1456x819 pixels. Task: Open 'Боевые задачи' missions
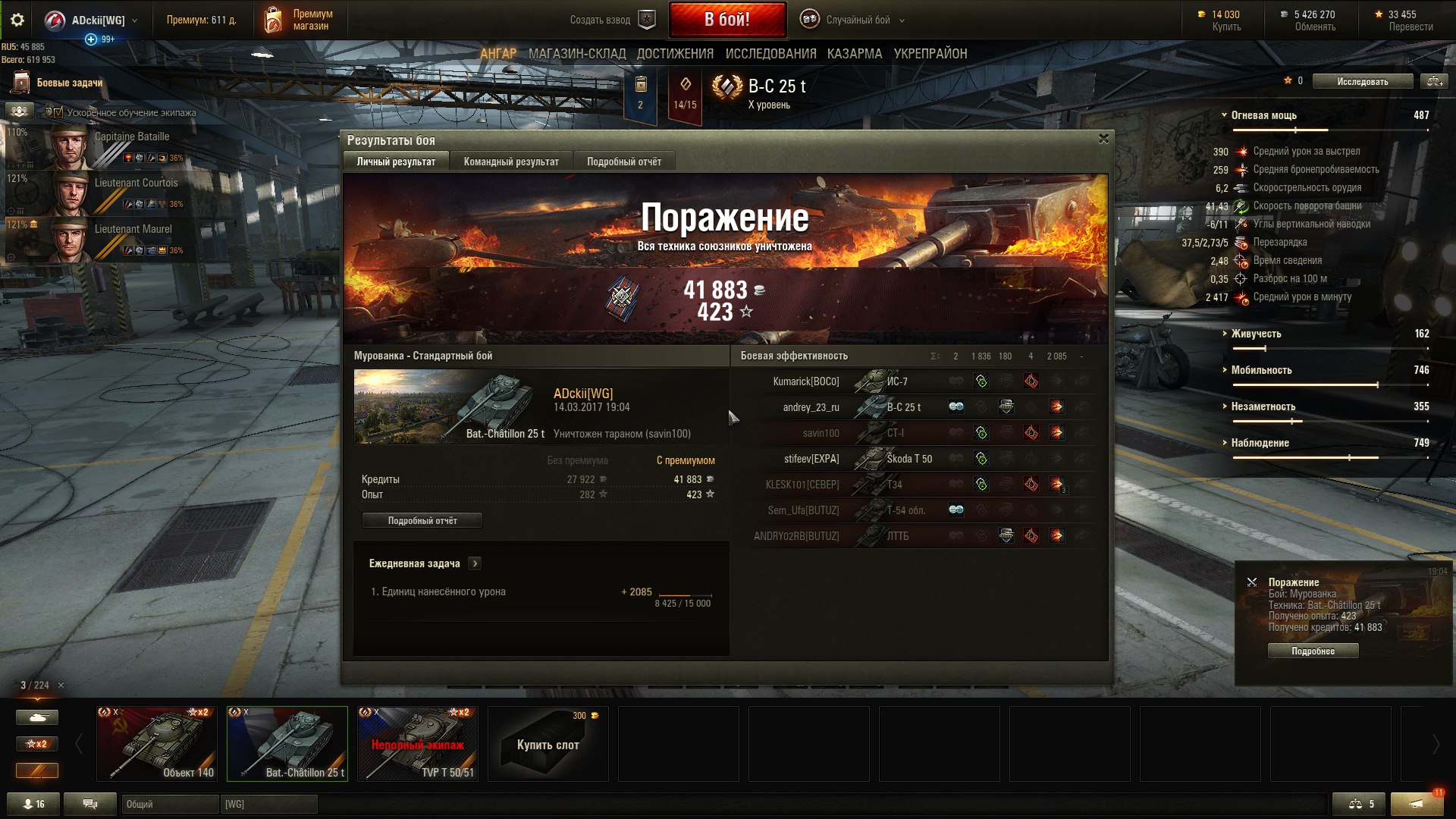click(x=69, y=83)
